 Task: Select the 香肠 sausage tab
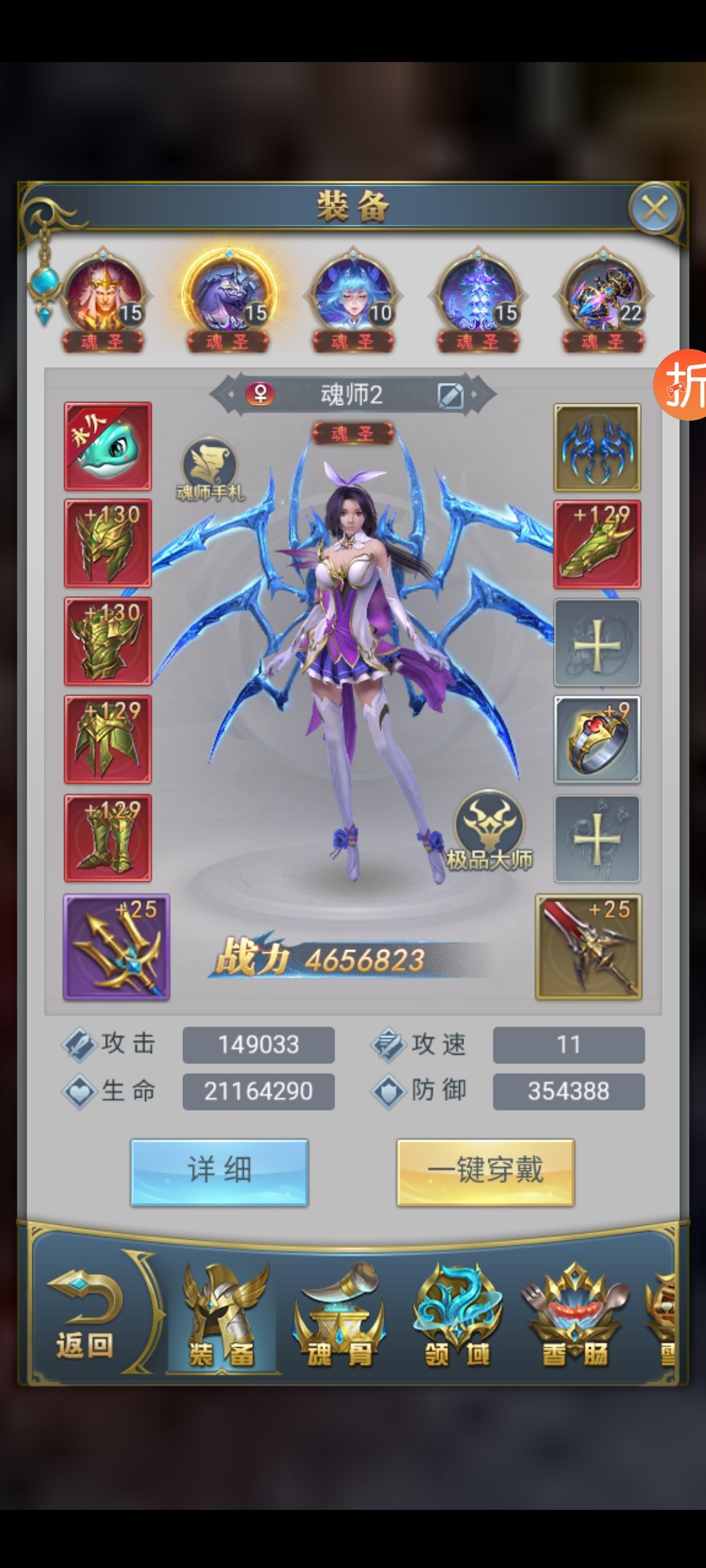click(x=575, y=1317)
